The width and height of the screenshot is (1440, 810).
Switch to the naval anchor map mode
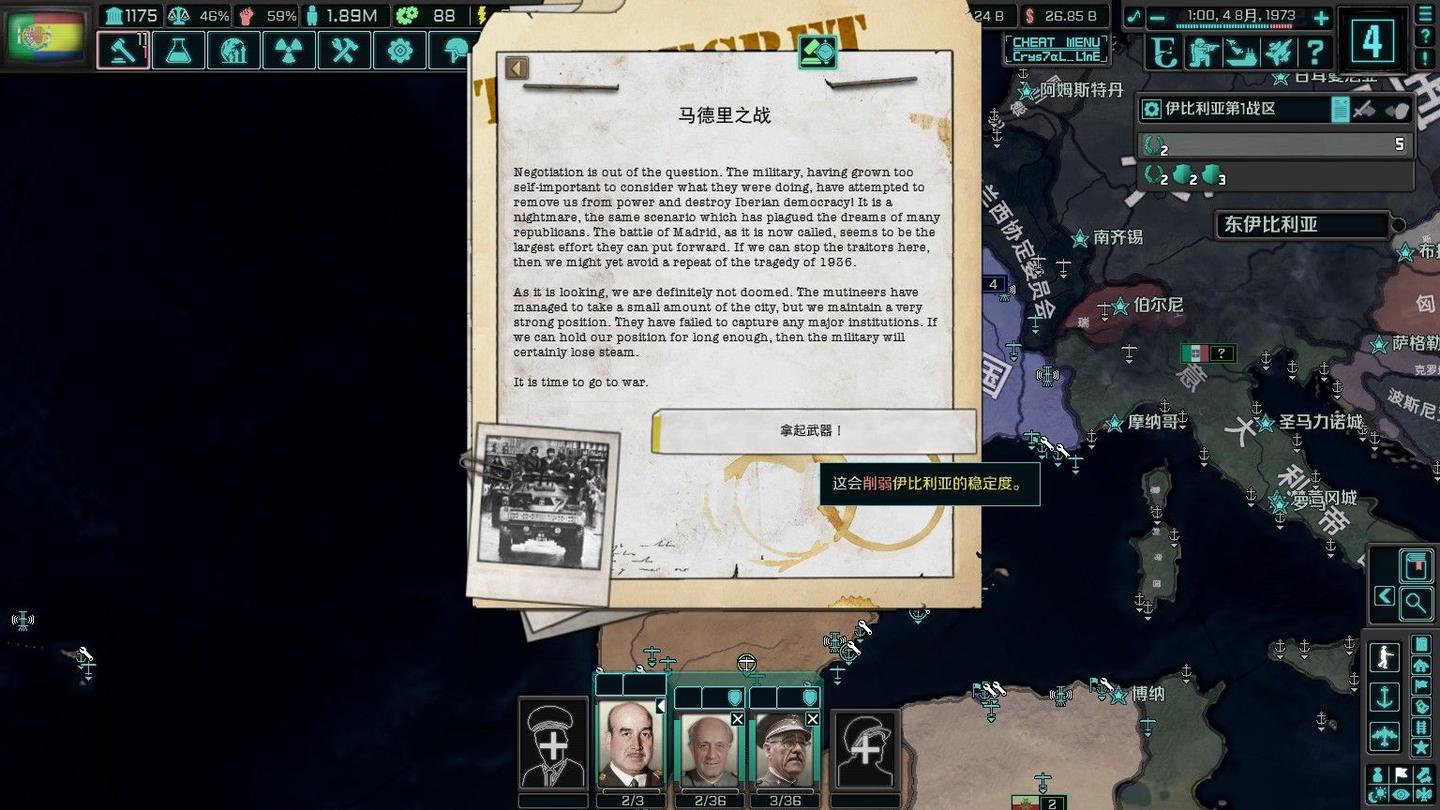click(x=1385, y=697)
